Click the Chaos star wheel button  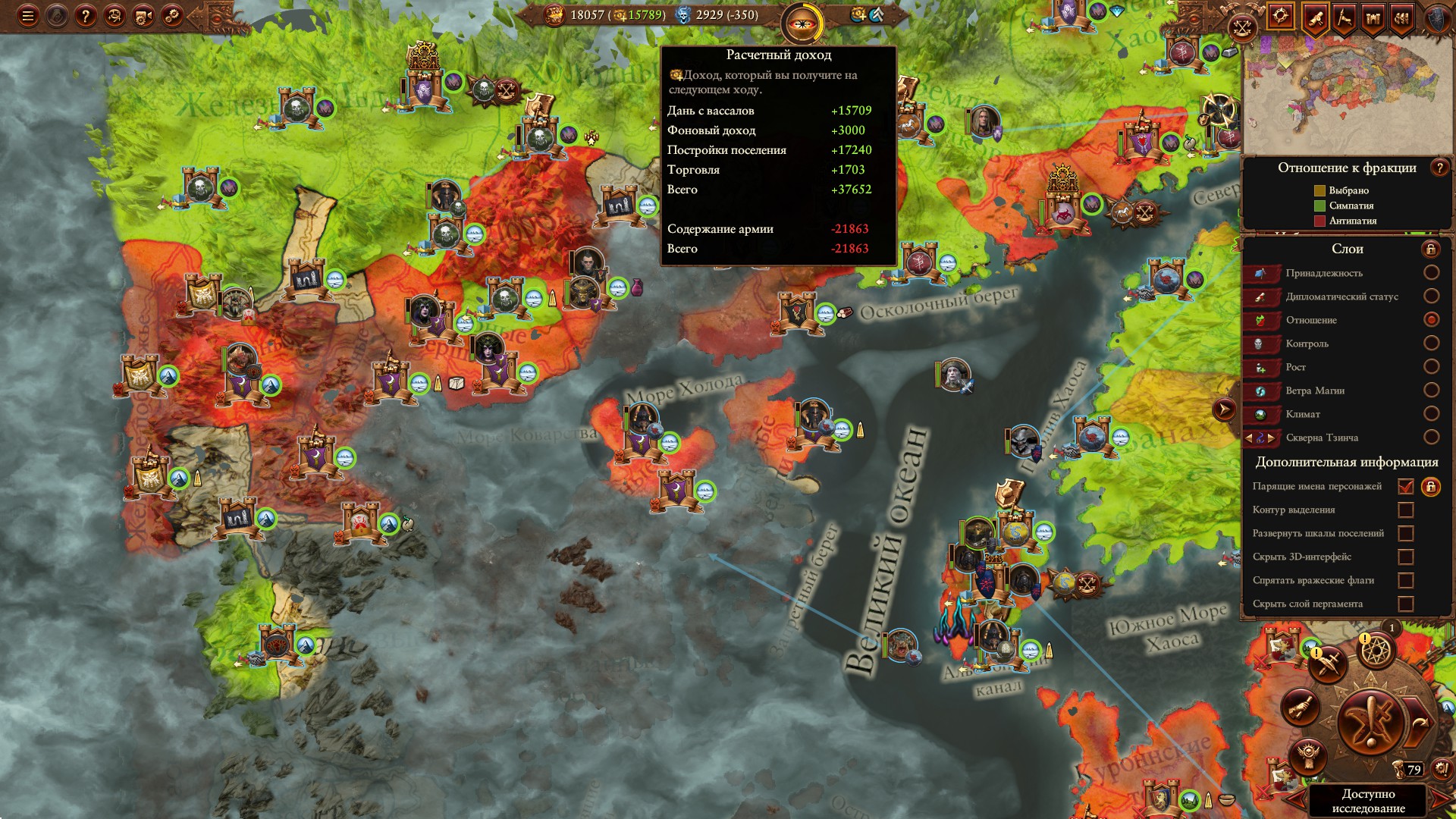1376,650
